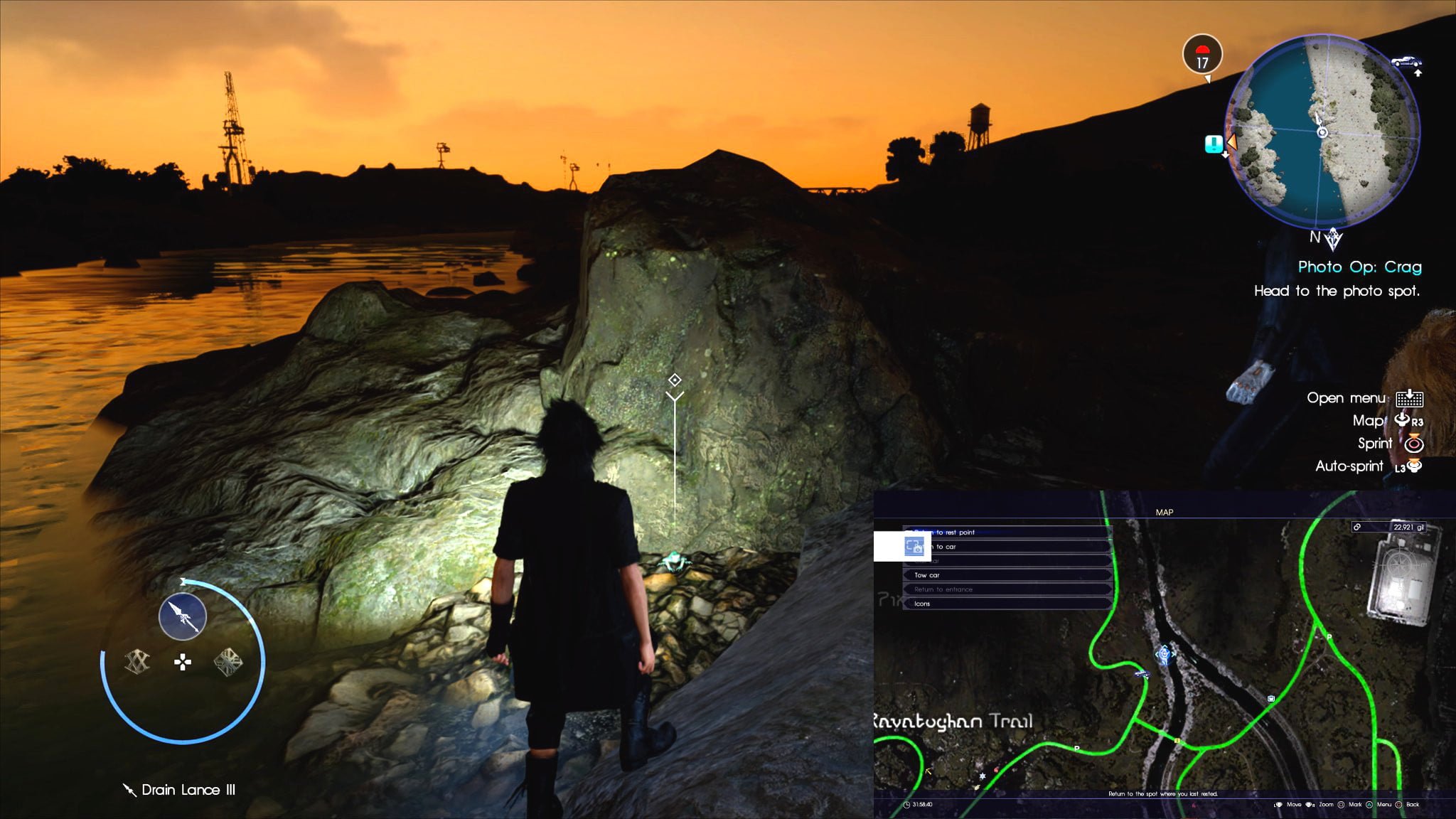
Task: Select the Photo Op: Crag quest tracker
Action: [x=1359, y=267]
